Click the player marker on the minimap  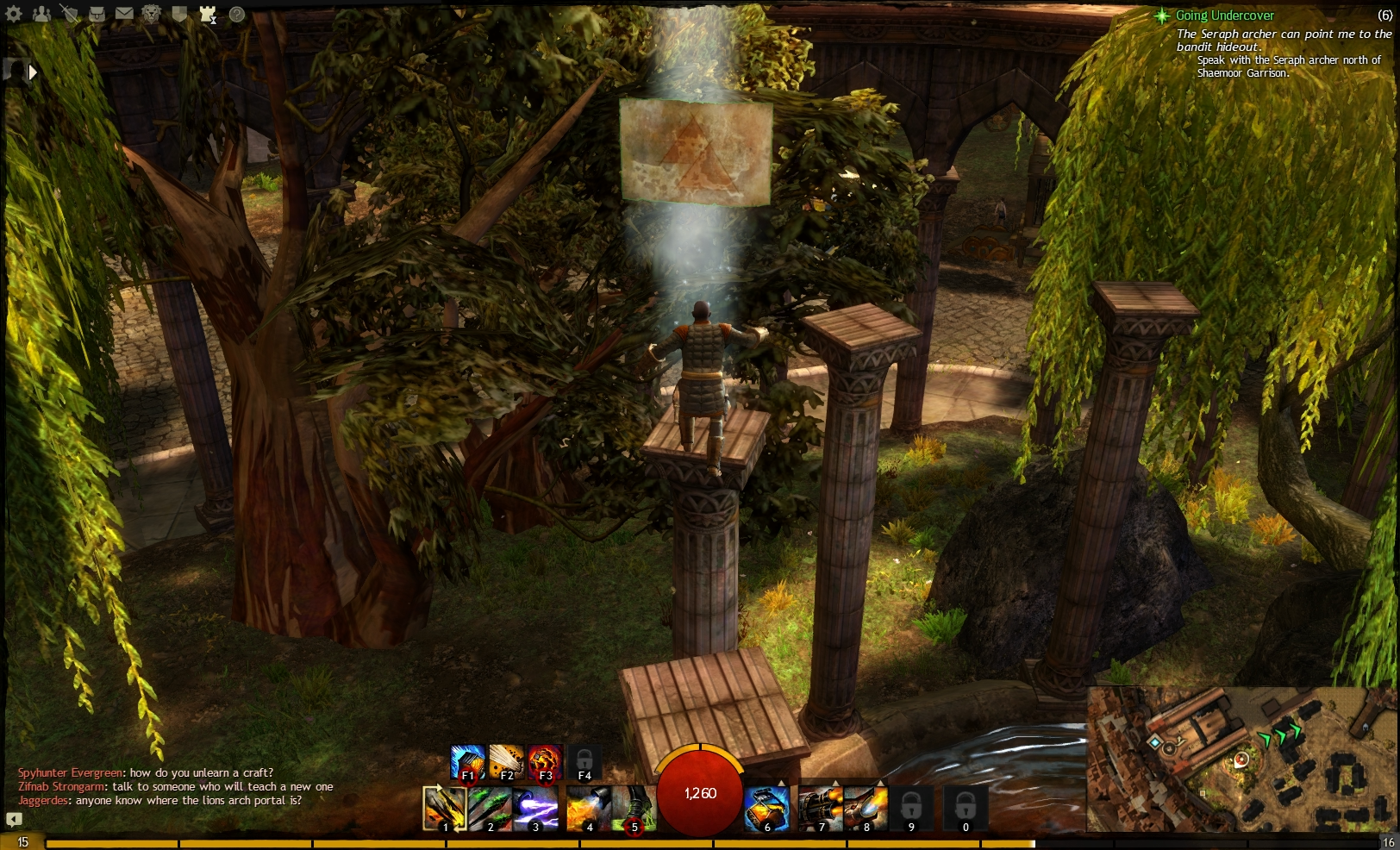click(1240, 760)
